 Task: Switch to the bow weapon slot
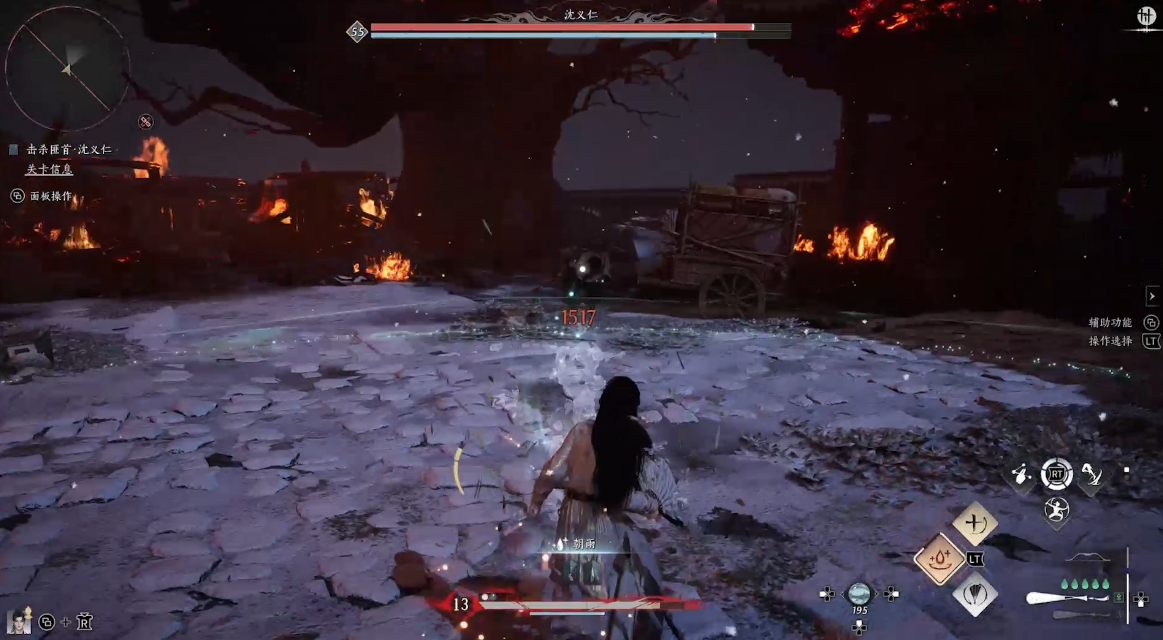(x=1088, y=558)
